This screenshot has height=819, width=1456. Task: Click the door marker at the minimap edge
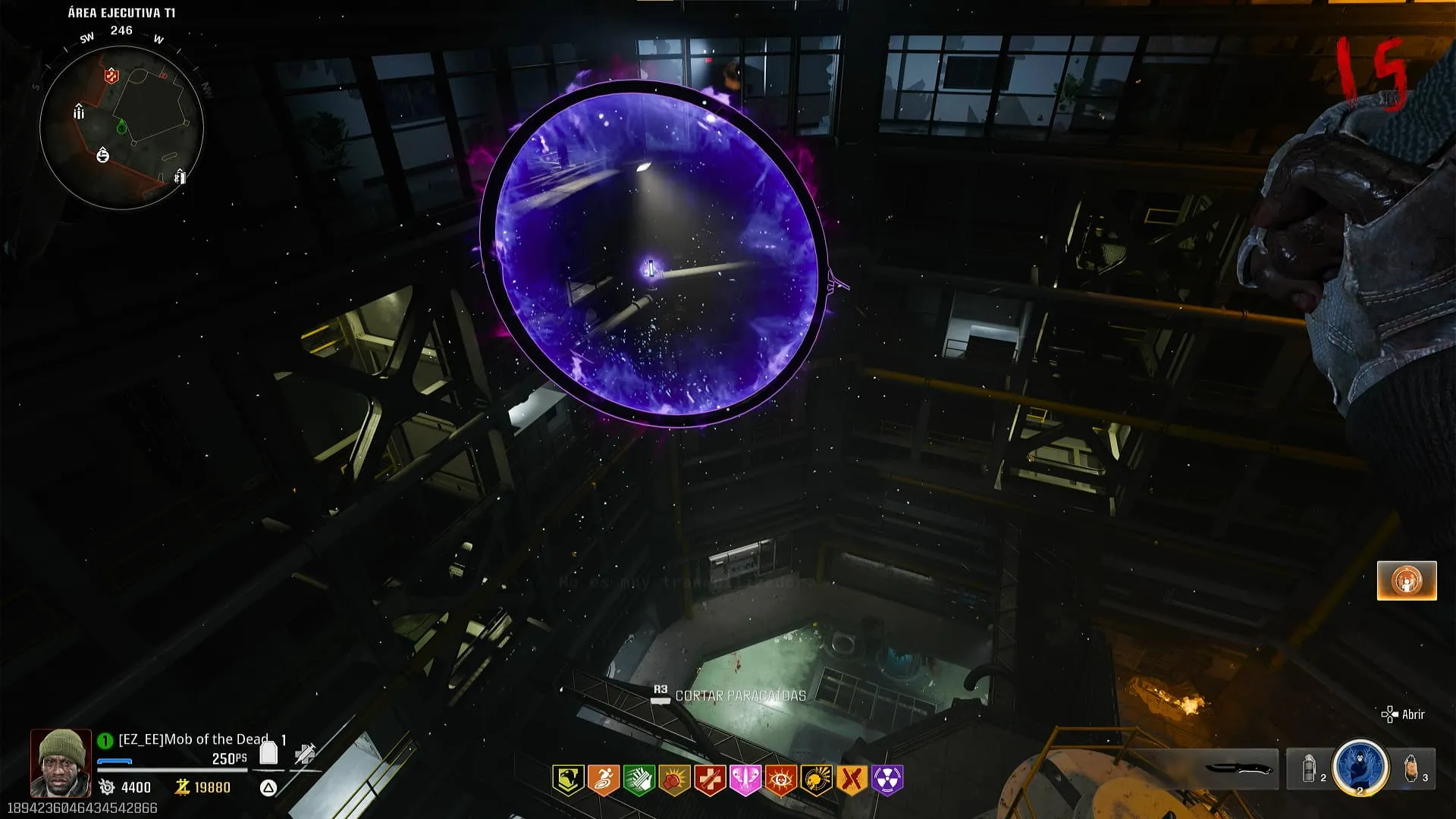(180, 177)
